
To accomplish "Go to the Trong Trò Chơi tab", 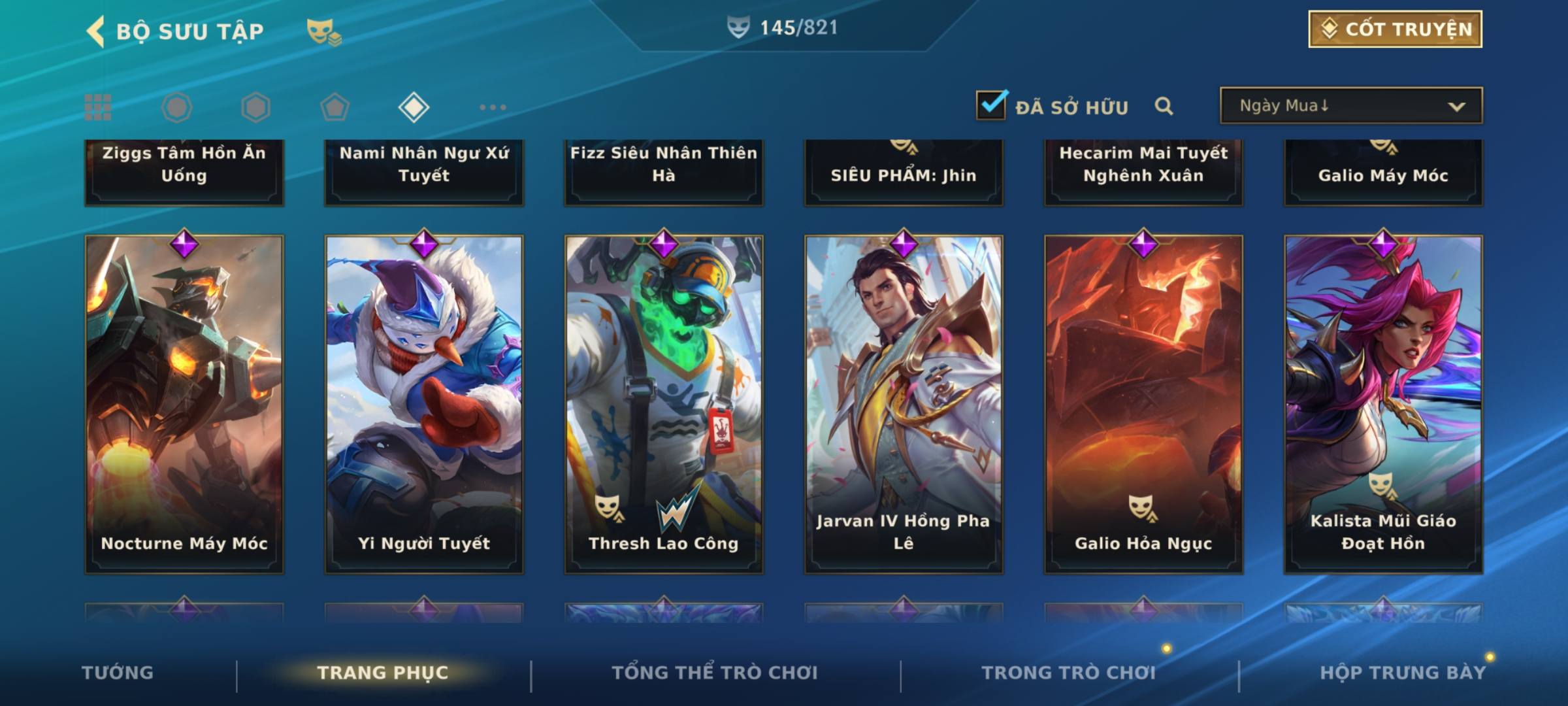I will tap(1069, 673).
